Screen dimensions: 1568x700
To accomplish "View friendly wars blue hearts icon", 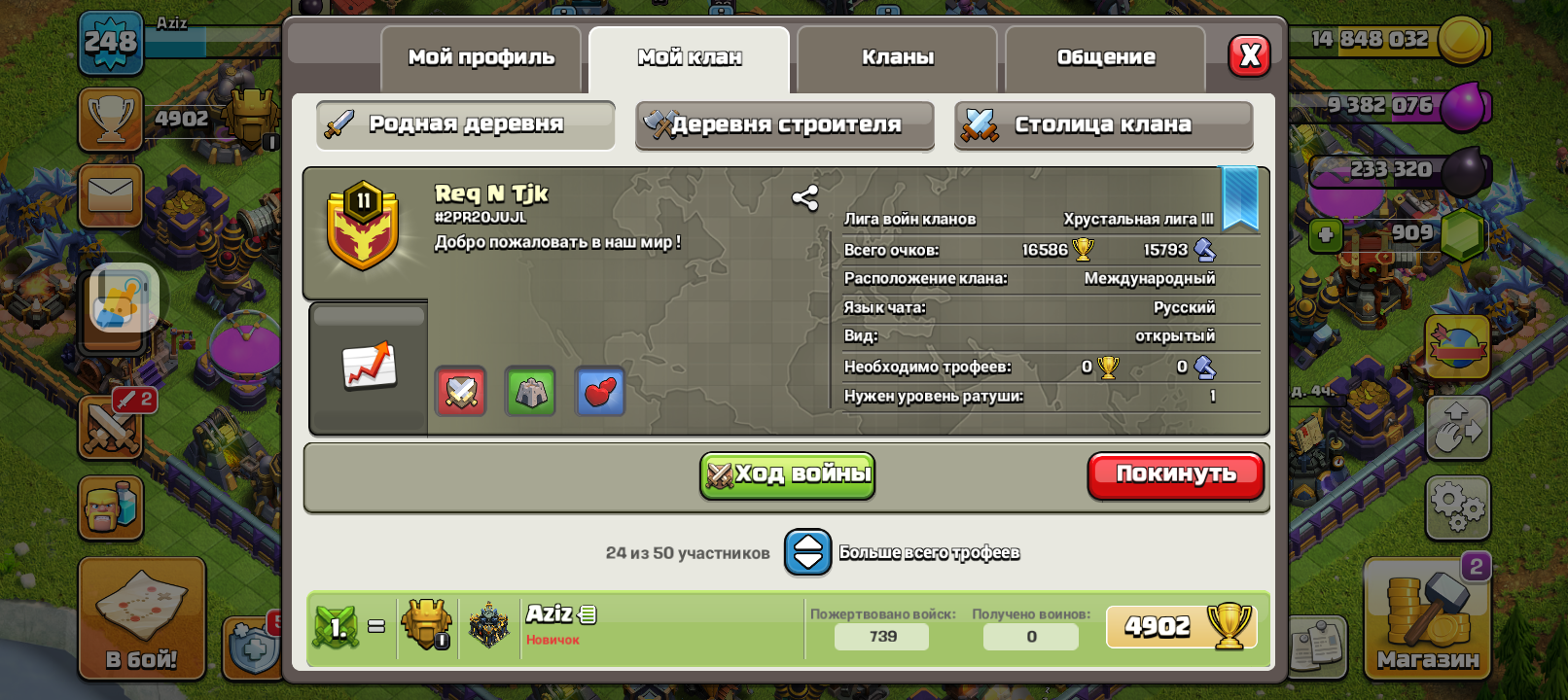I will pyautogui.click(x=600, y=391).
